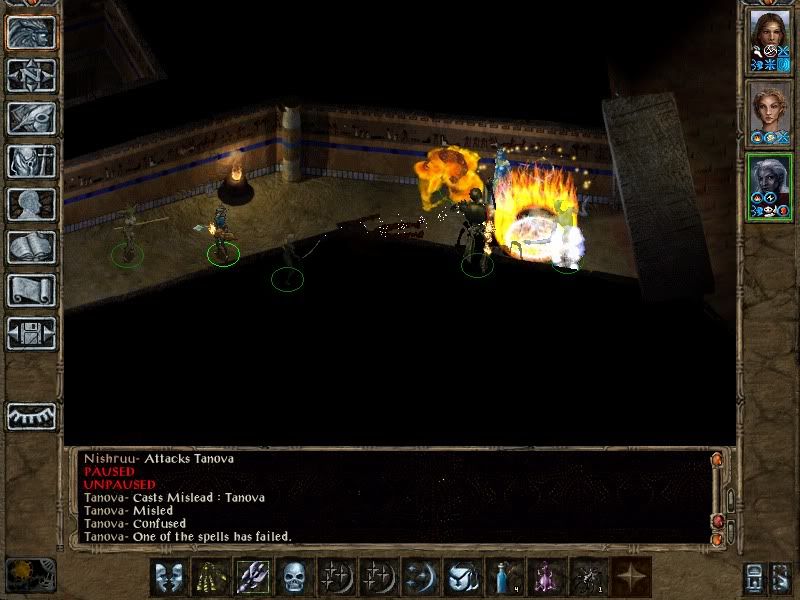The height and width of the screenshot is (600, 800).
Task: Select the equipped quick weapon slot
Action: (x=252, y=576)
